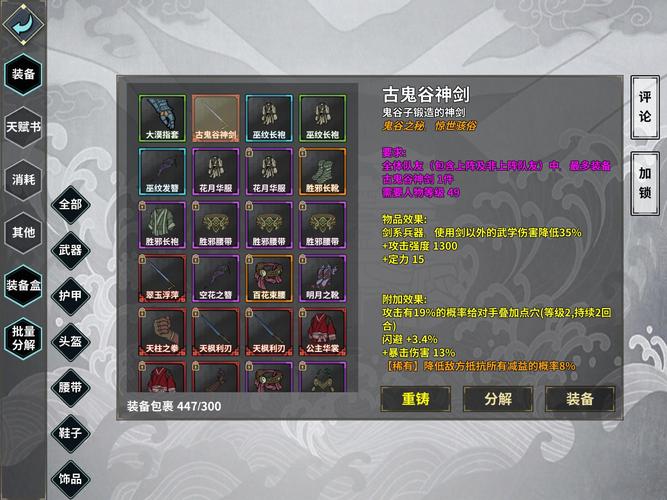
Task: Switch to the 天赋书 tab
Action: (22, 127)
